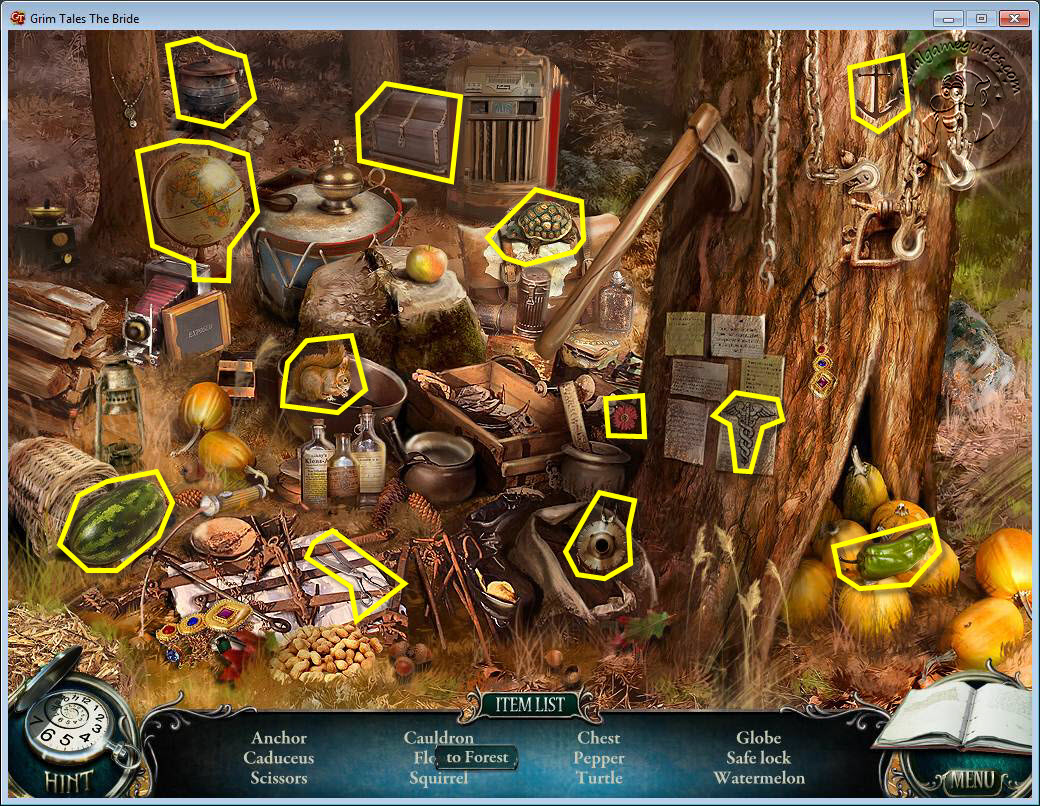The height and width of the screenshot is (806, 1040).
Task: Select the outlined caduceus symbol
Action: pyautogui.click(x=747, y=428)
